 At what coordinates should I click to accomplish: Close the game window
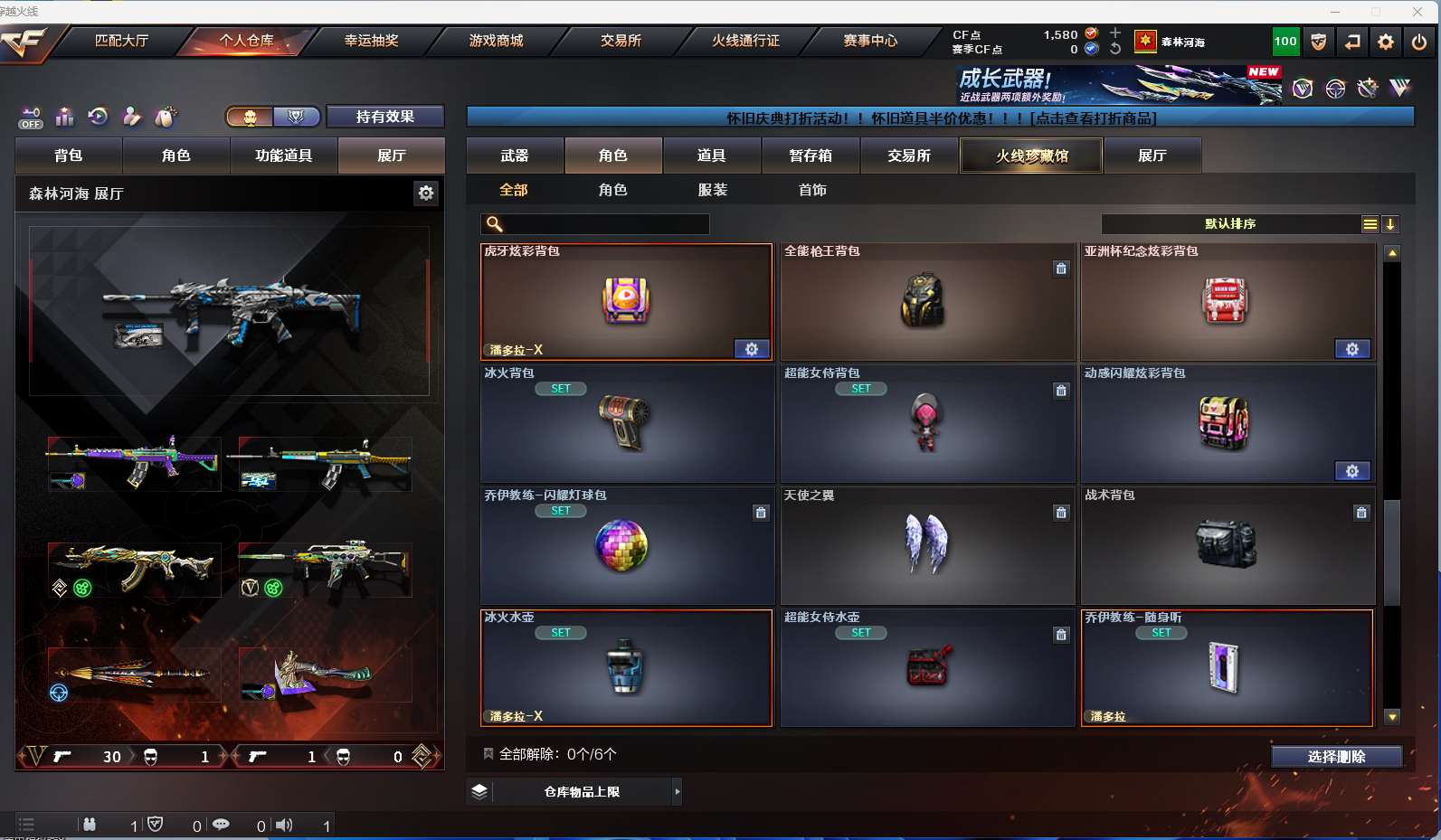[1417, 12]
